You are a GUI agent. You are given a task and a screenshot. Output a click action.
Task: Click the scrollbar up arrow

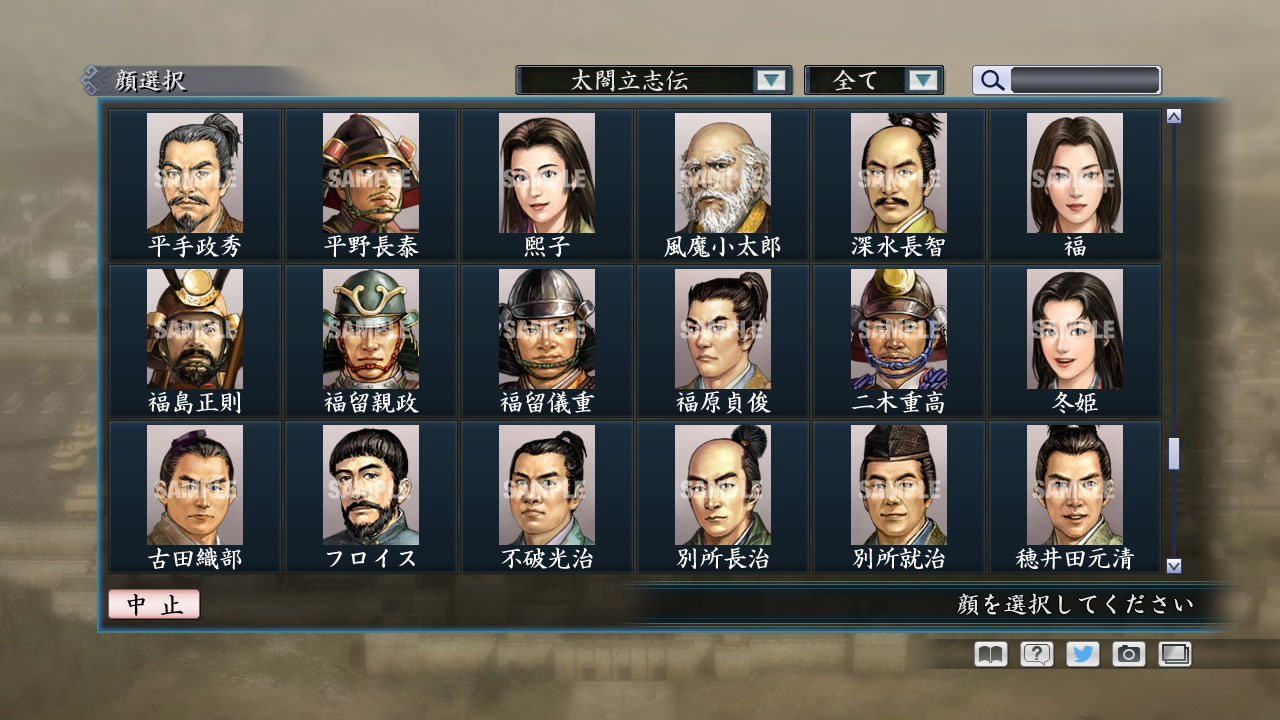coord(1173,114)
